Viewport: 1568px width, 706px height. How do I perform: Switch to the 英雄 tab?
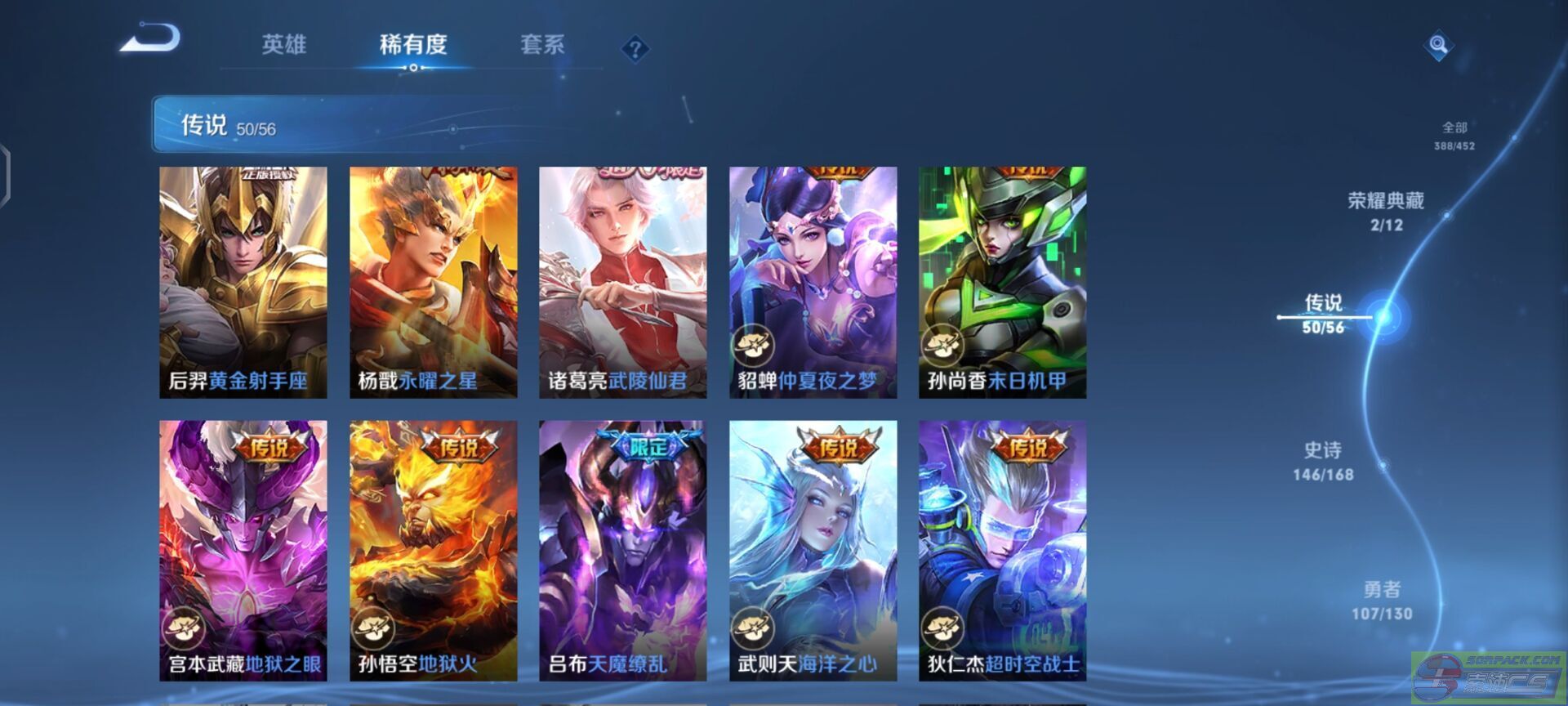(x=284, y=44)
